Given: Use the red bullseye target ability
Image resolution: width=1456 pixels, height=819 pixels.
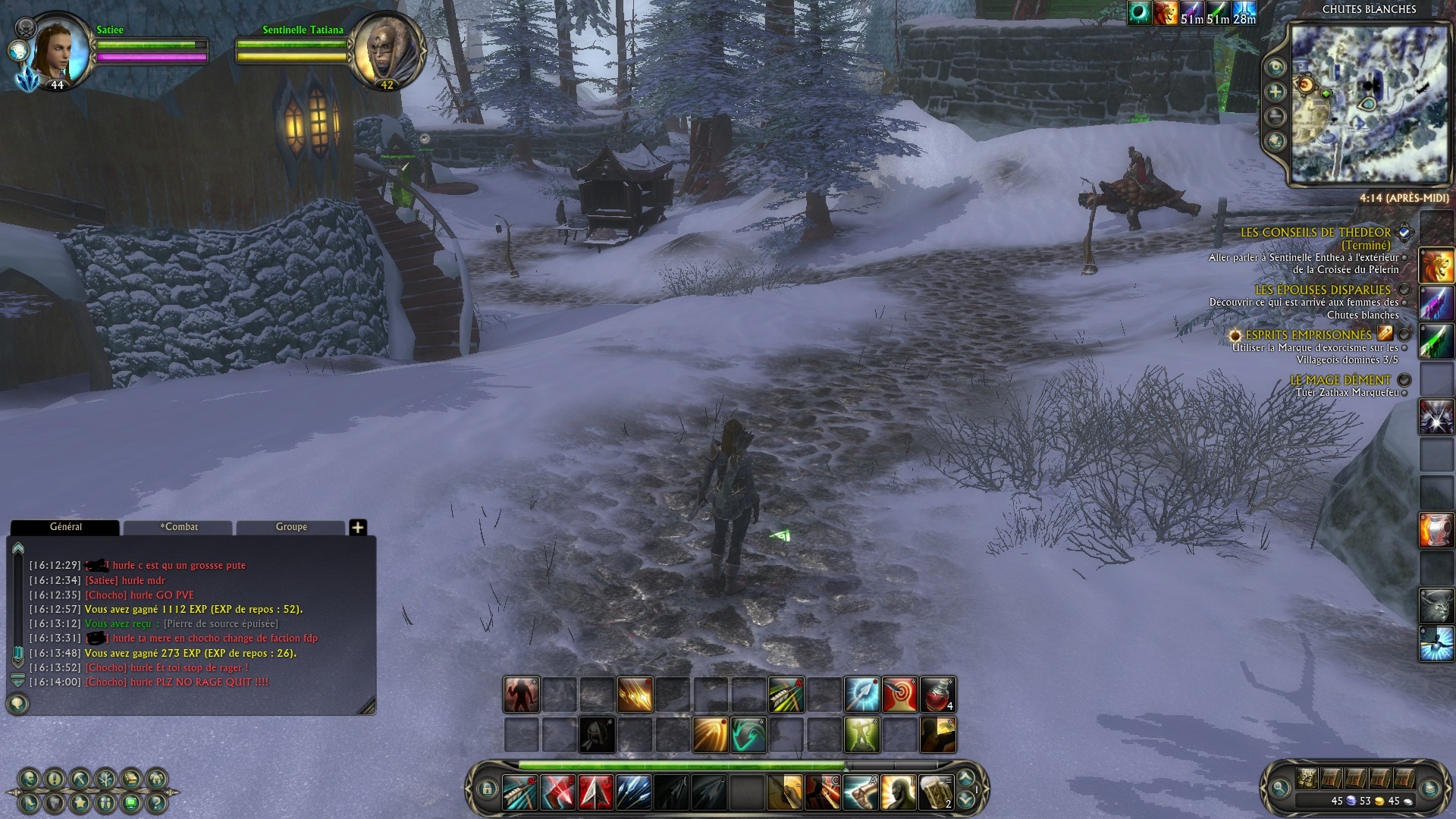Looking at the screenshot, I should [x=899, y=695].
